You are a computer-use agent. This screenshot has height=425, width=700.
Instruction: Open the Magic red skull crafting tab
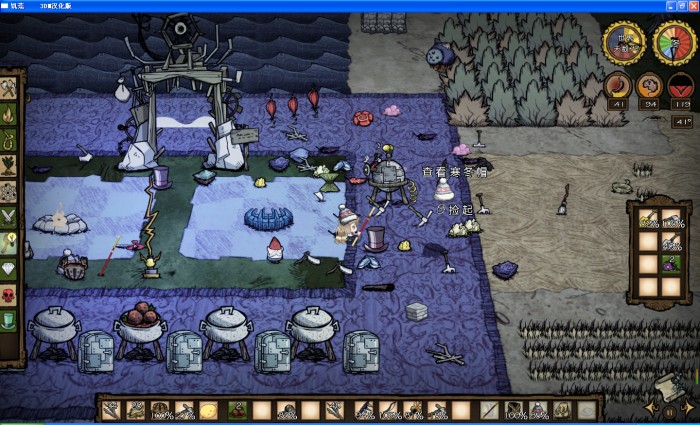point(9,295)
